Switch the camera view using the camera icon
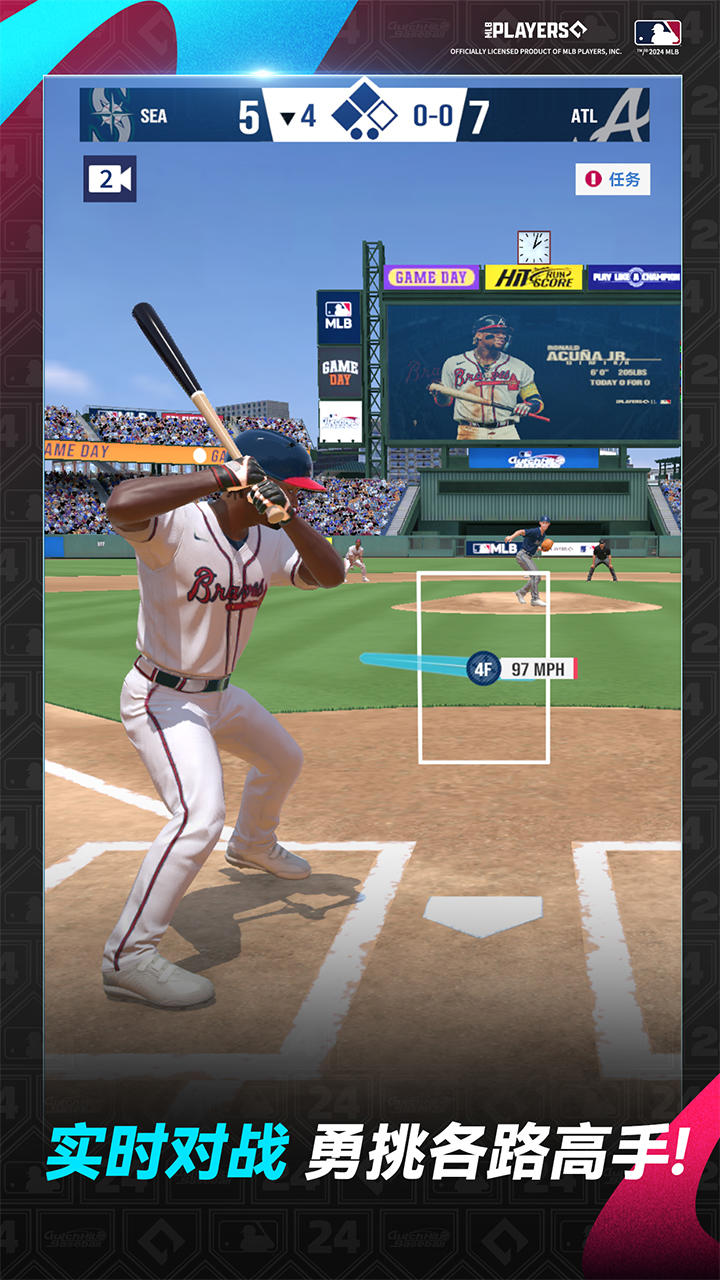 pyautogui.click(x=110, y=180)
